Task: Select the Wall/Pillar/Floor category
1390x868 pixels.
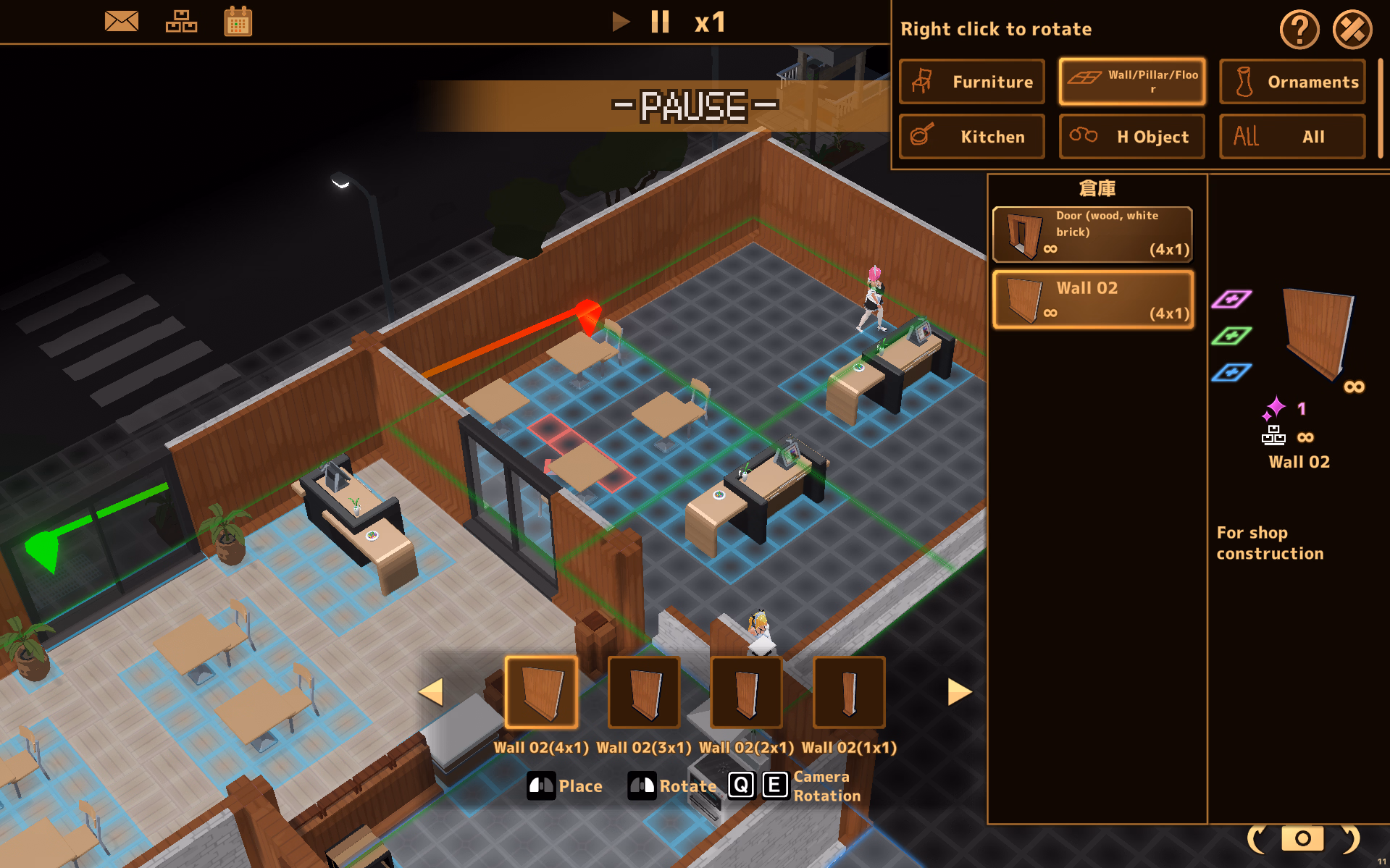Action: [1131, 82]
